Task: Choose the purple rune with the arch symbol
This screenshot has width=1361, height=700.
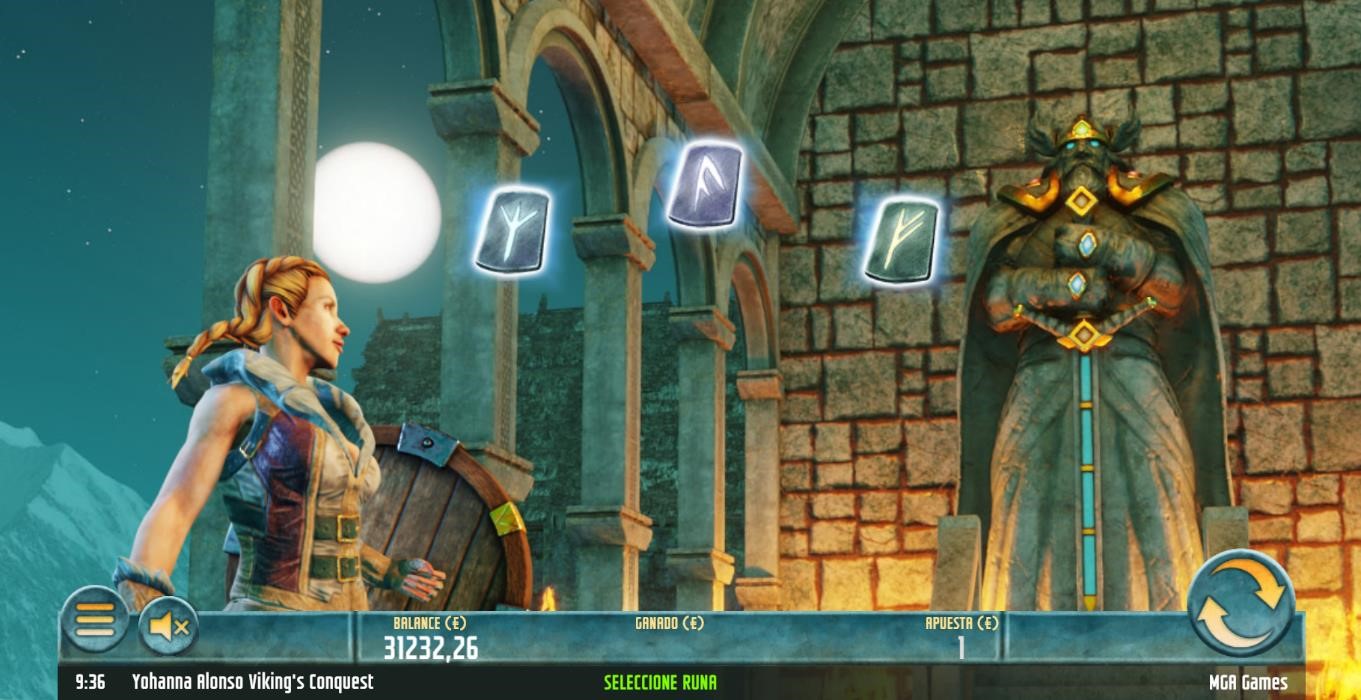Action: click(x=705, y=184)
